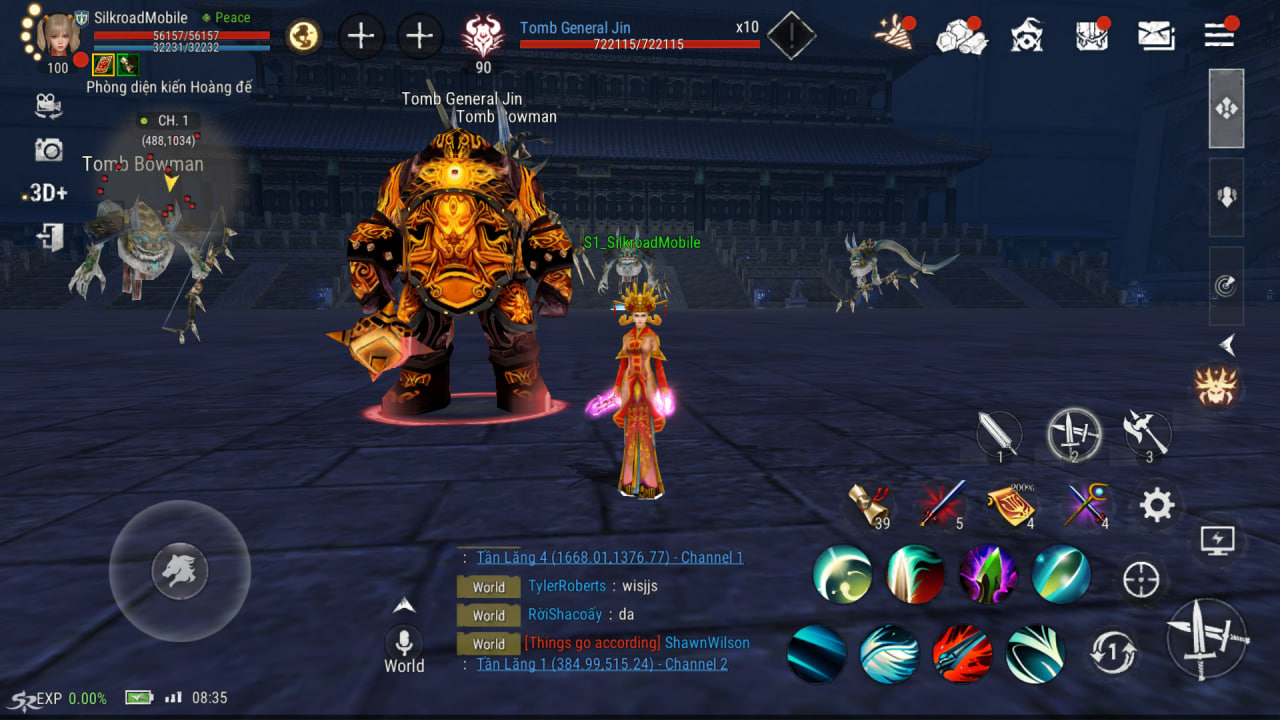Screen dimensions: 1280x720
Task: Open the World chat microphone button
Action: [x=404, y=642]
